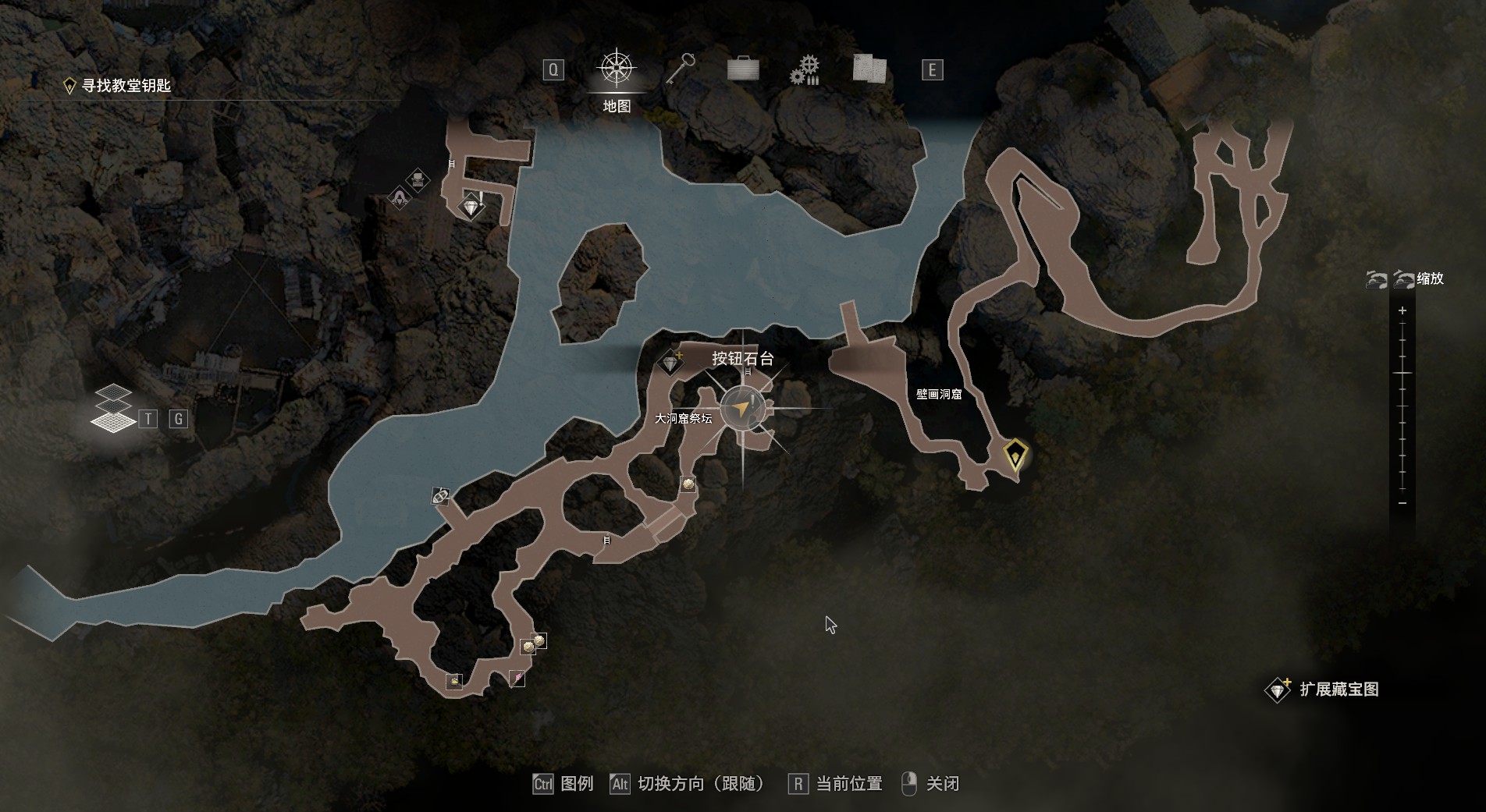Click the zoom slider plus end
Screen dimensions: 1486x812
click(x=1402, y=310)
